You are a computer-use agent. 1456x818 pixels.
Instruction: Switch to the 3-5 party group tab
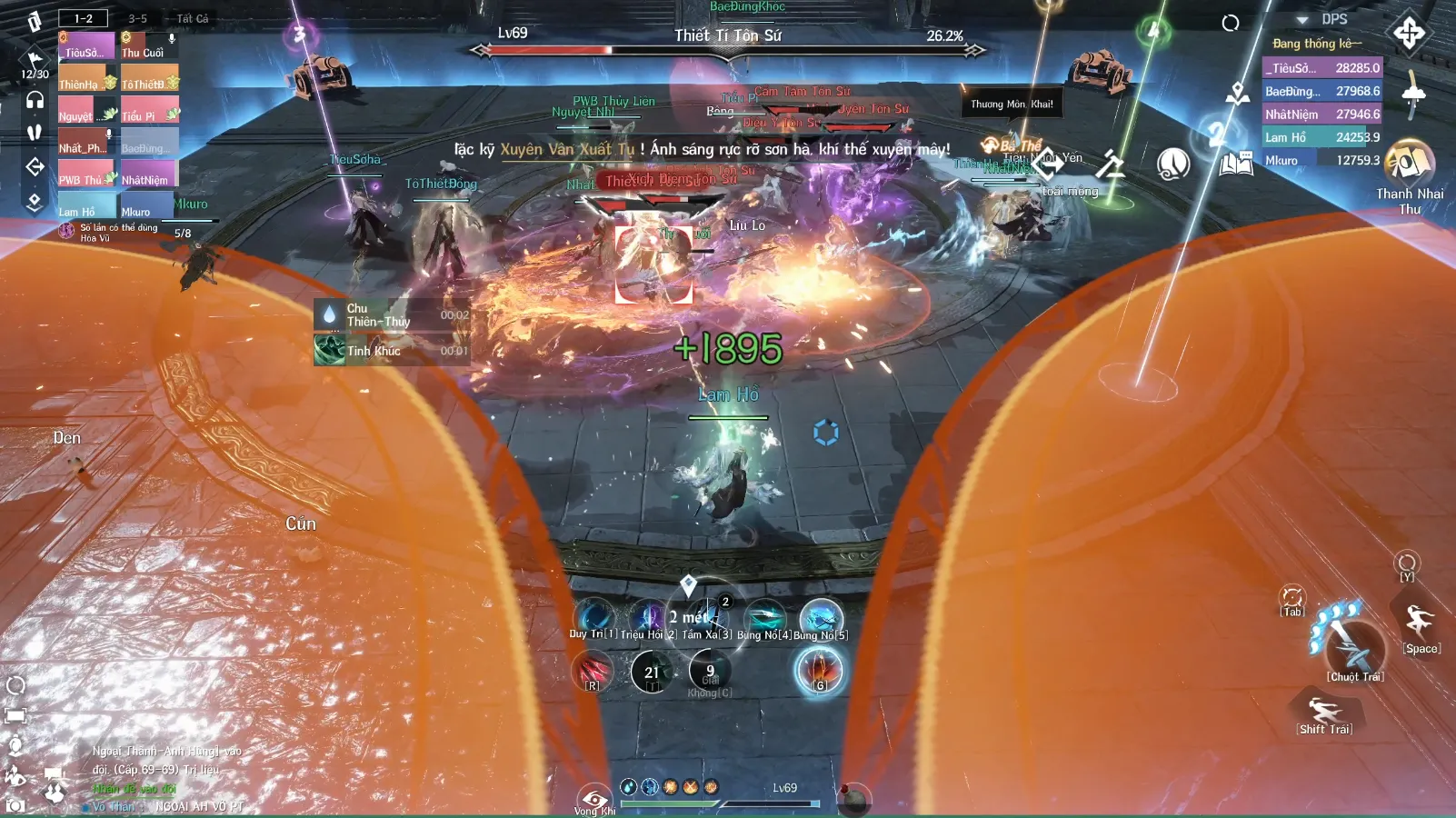click(x=137, y=18)
